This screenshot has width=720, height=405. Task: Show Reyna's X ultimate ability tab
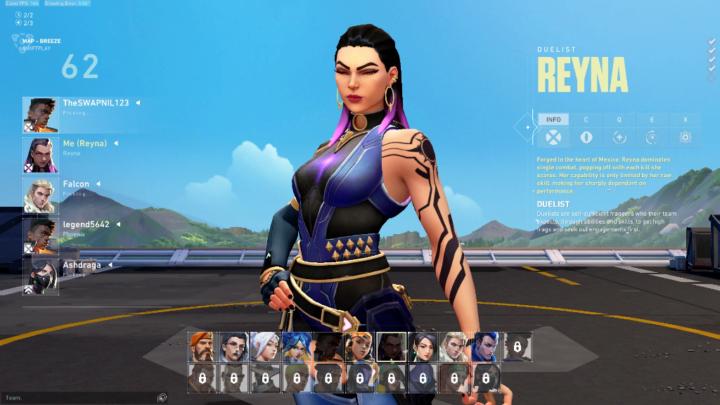point(685,119)
